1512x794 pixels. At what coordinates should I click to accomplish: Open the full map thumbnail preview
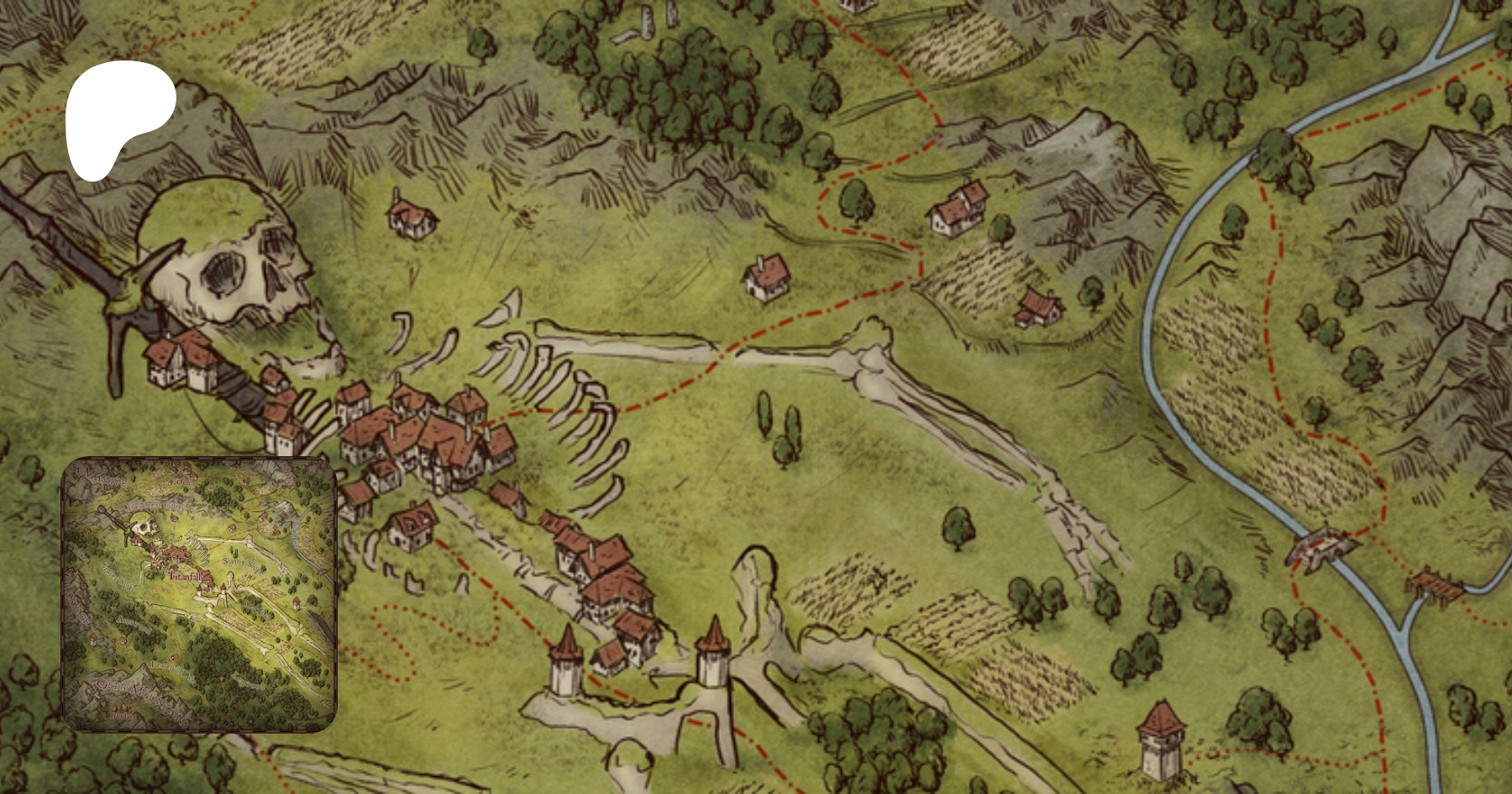click(199, 594)
